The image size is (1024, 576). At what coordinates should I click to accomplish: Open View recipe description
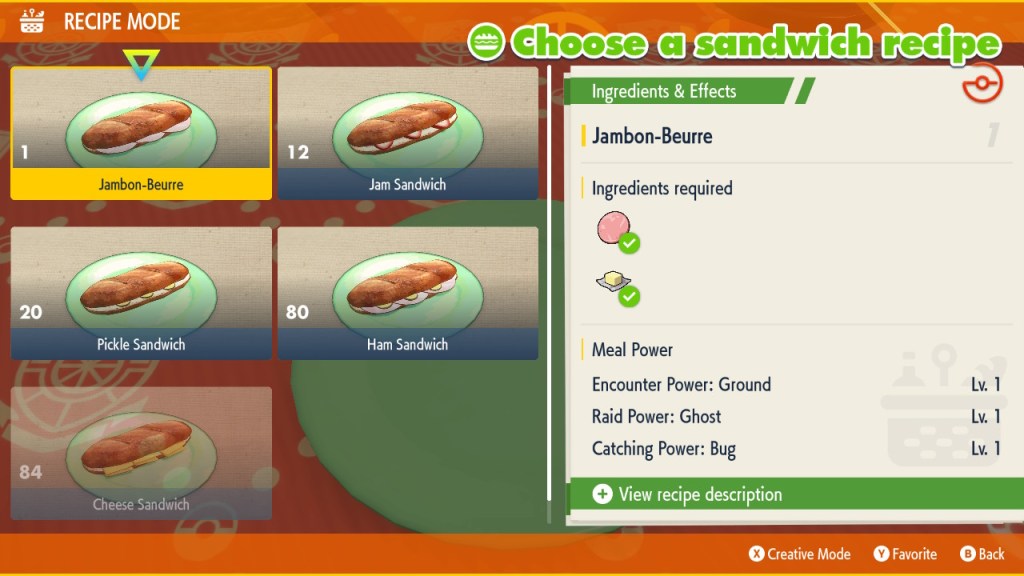[x=700, y=494]
